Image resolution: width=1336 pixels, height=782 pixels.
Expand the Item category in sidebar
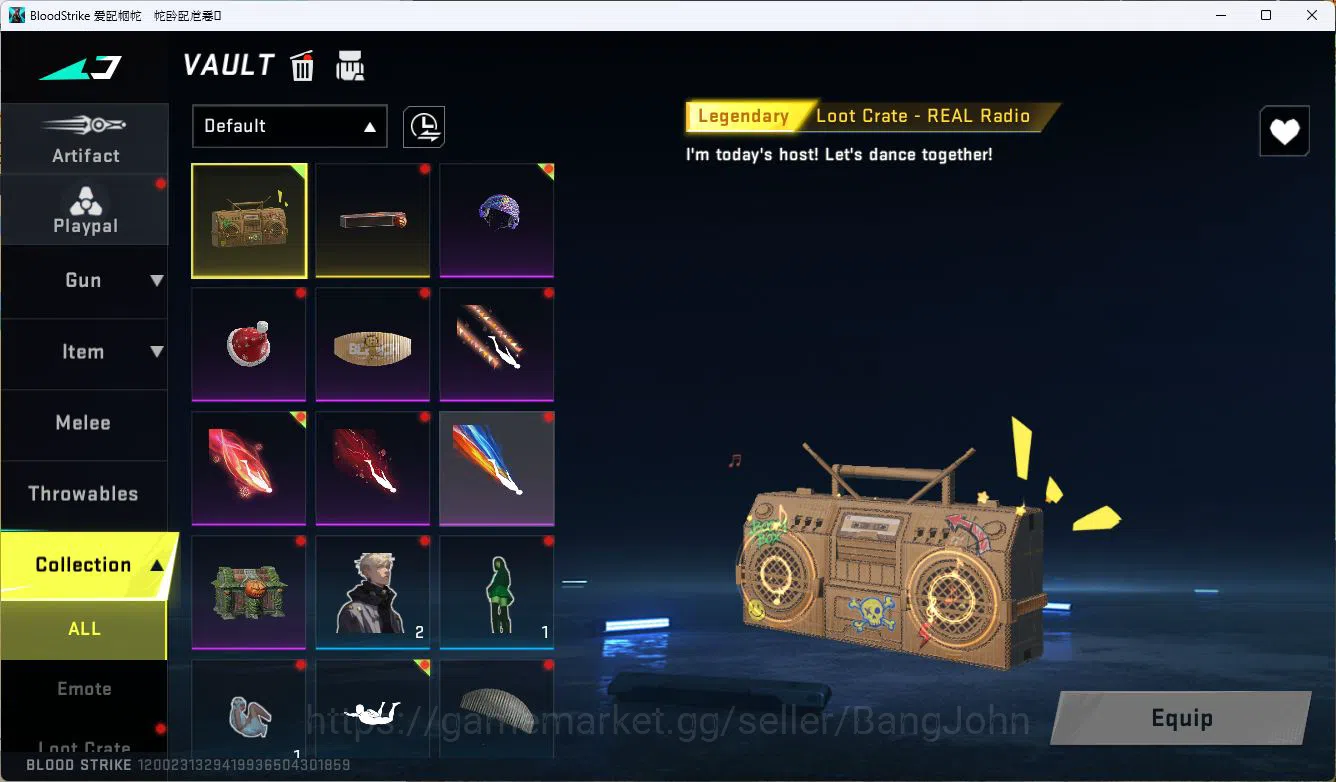tap(85, 352)
